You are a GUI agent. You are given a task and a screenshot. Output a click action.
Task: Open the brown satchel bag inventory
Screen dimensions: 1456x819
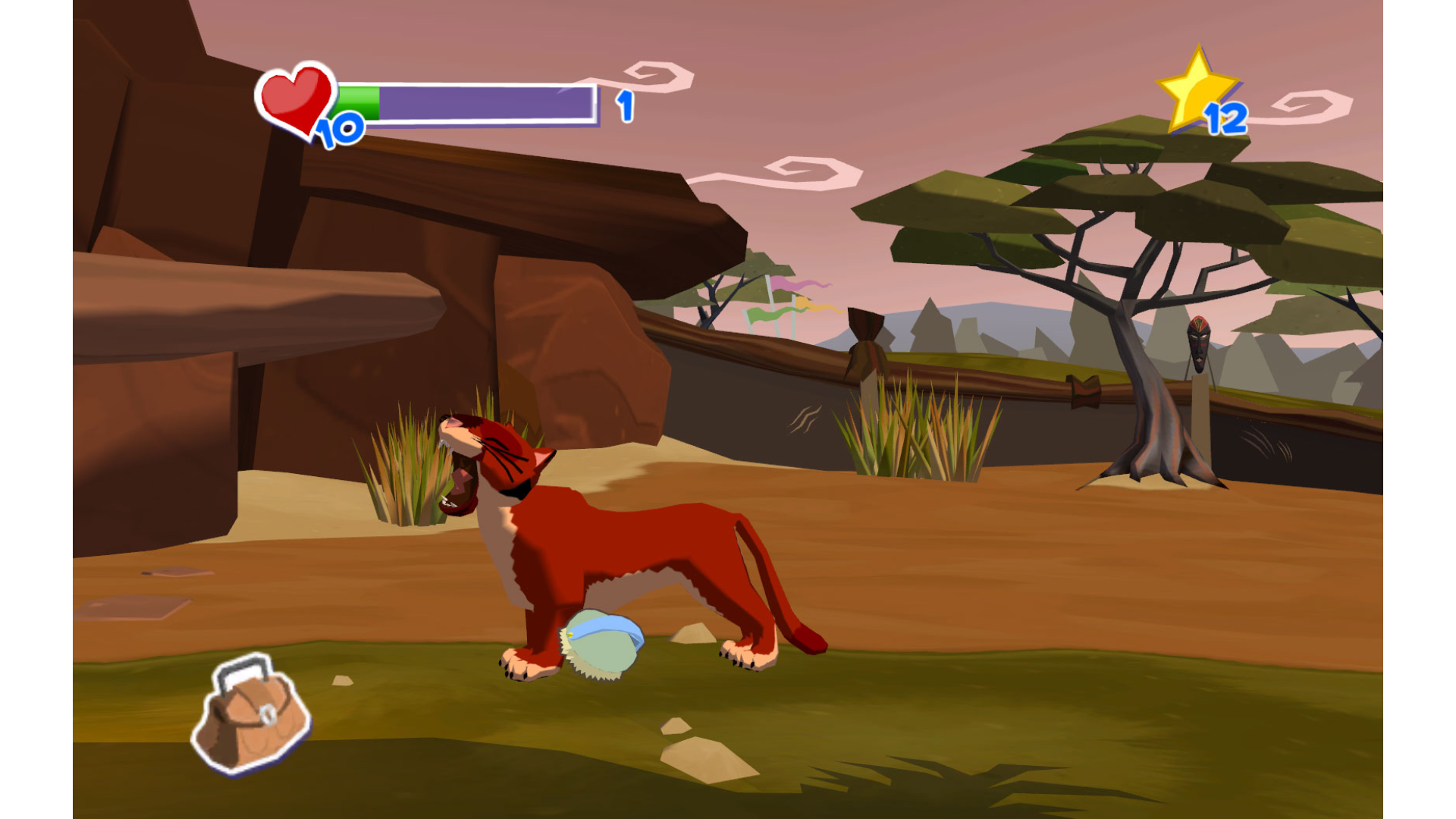pyautogui.click(x=251, y=717)
